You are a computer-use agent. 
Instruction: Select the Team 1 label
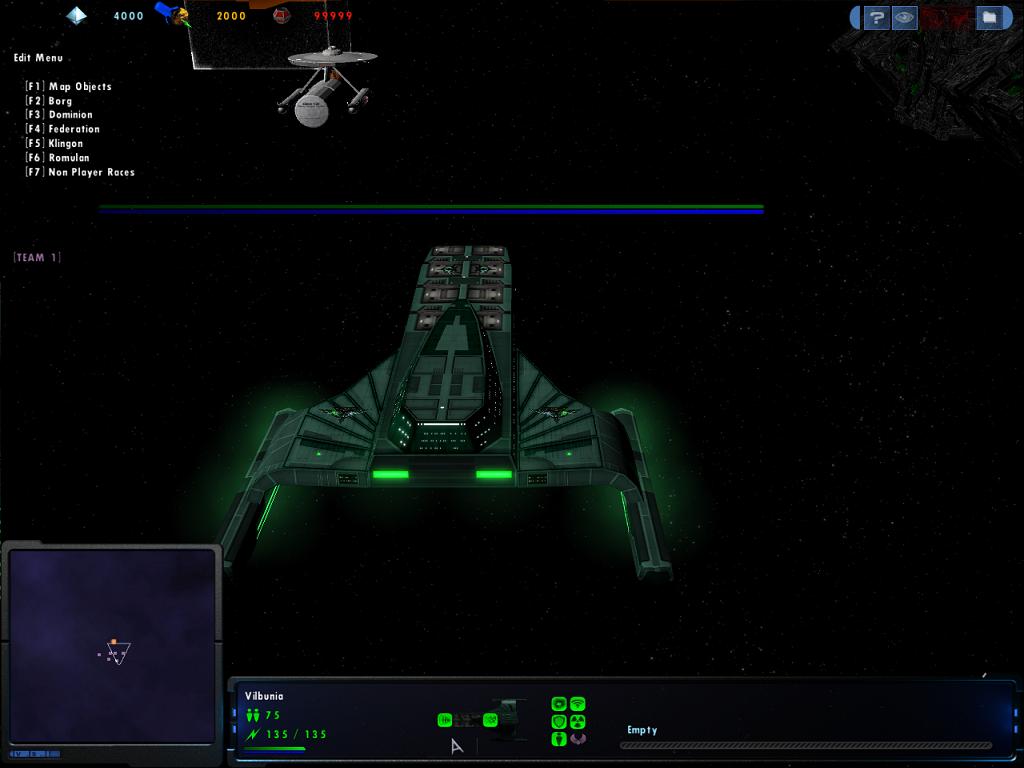[37, 258]
